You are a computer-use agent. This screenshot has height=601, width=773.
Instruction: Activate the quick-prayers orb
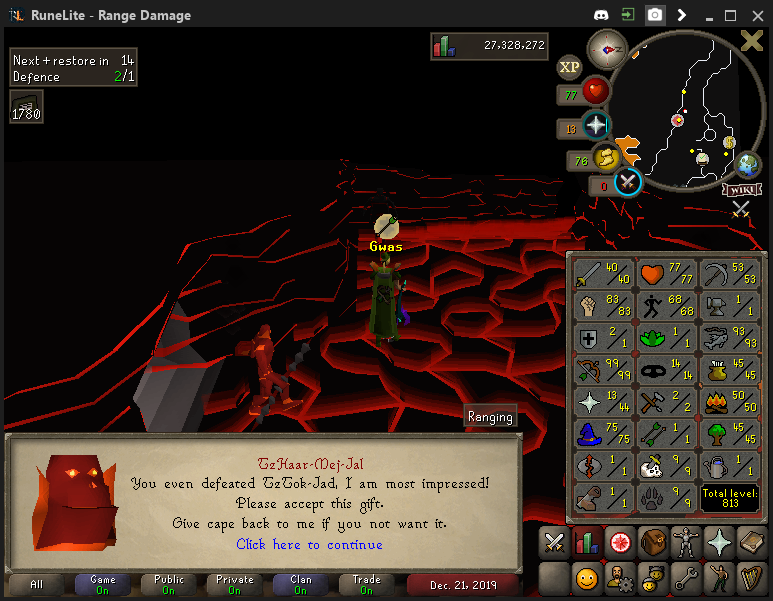pyautogui.click(x=596, y=125)
